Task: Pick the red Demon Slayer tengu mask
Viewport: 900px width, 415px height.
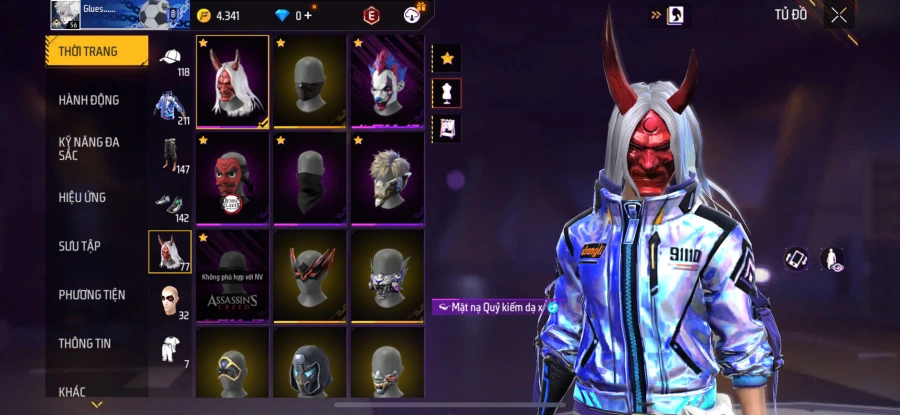Action: coord(233,178)
